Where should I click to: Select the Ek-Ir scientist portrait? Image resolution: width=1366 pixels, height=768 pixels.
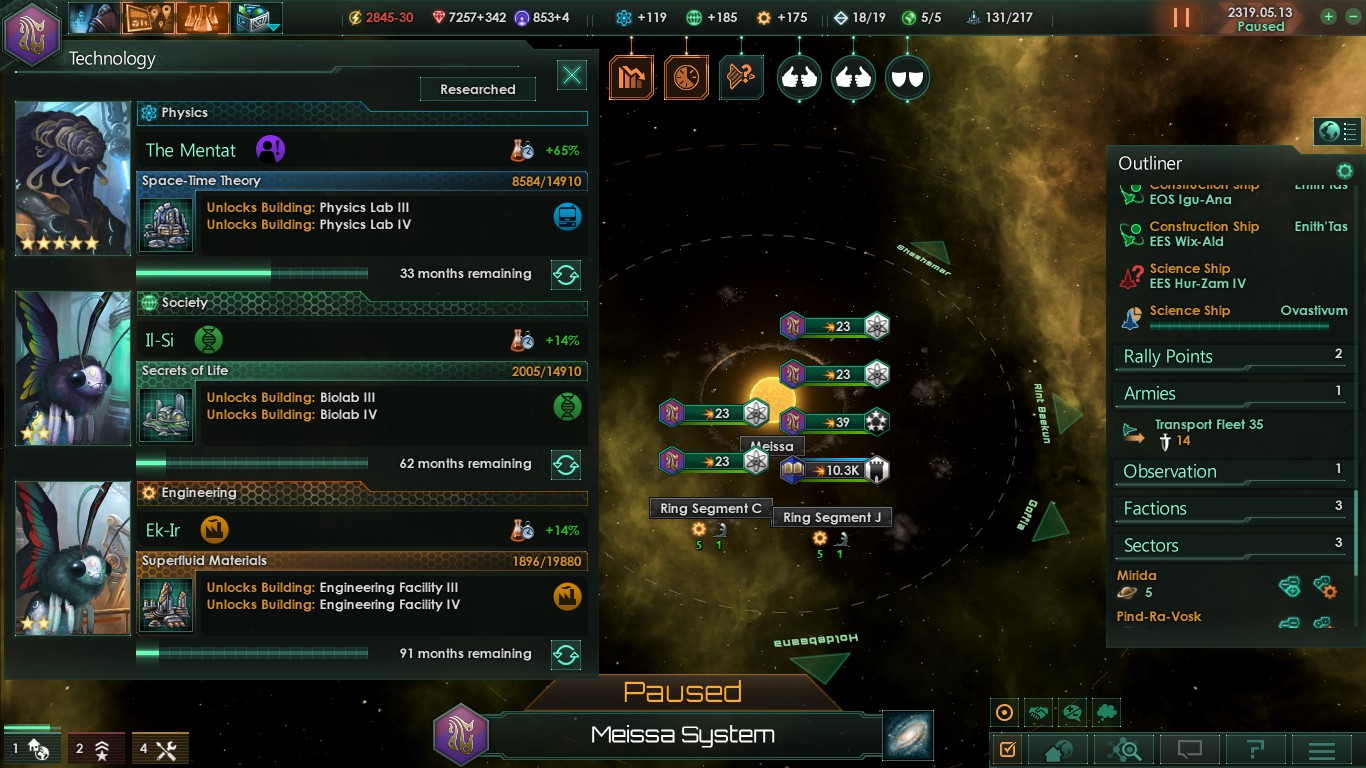point(73,558)
